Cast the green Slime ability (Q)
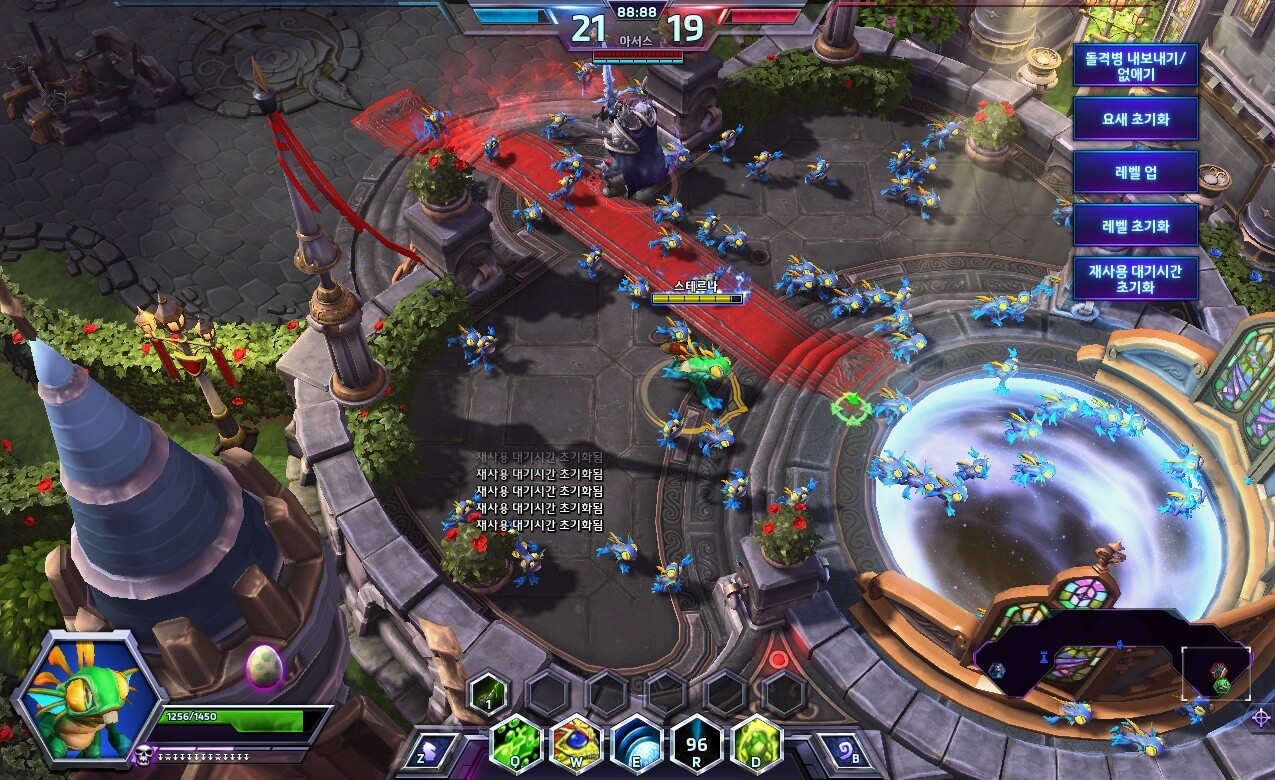Viewport: 1275px width, 780px height. click(517, 745)
